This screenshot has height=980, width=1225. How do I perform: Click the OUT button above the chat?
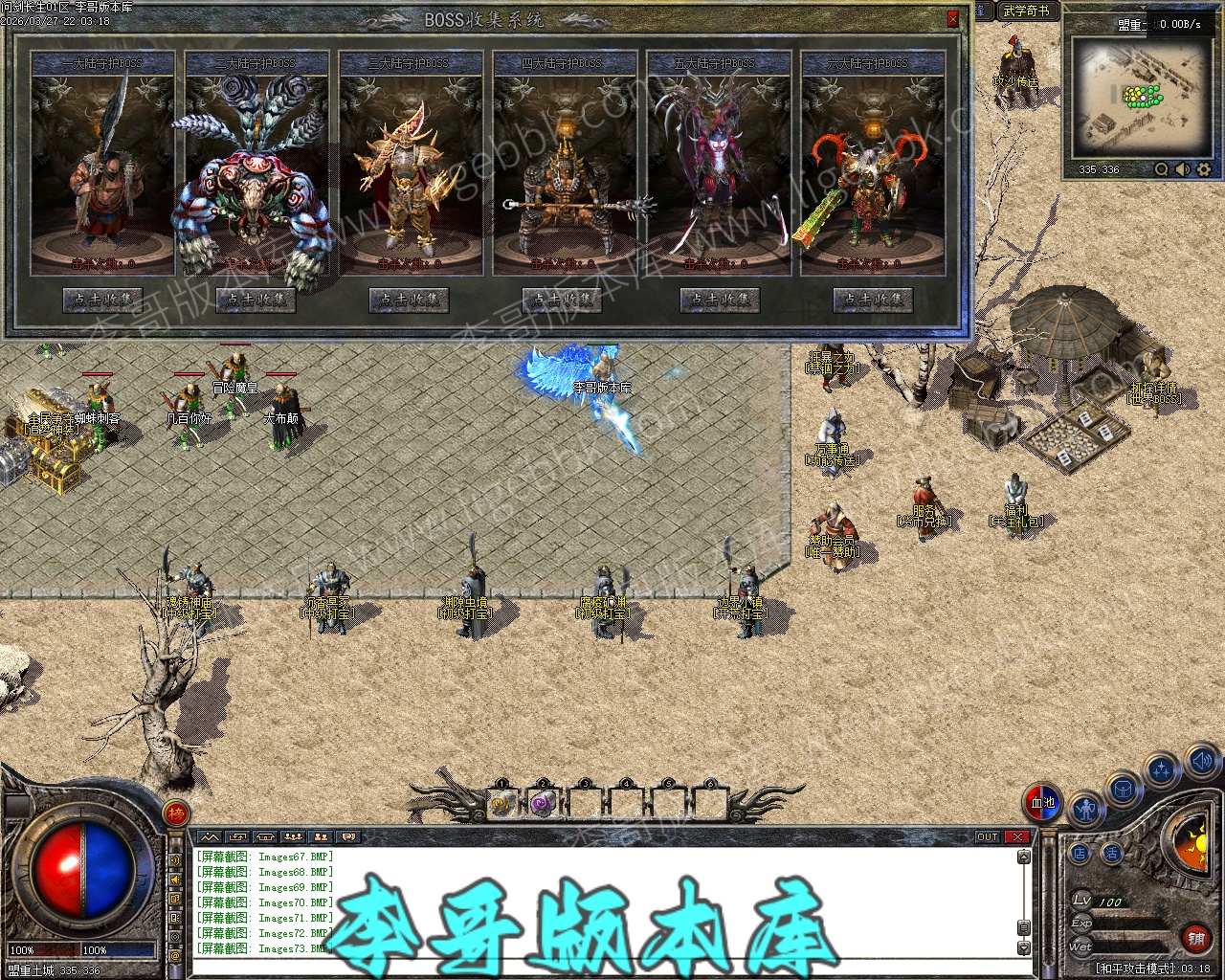click(988, 837)
